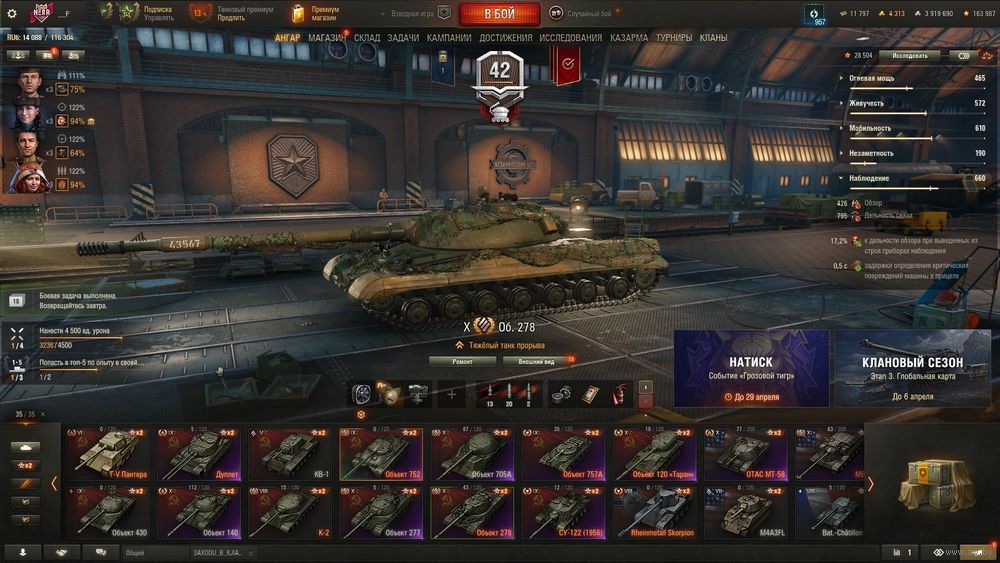
Task: Start the battle with В БОЙ
Action: pos(499,14)
